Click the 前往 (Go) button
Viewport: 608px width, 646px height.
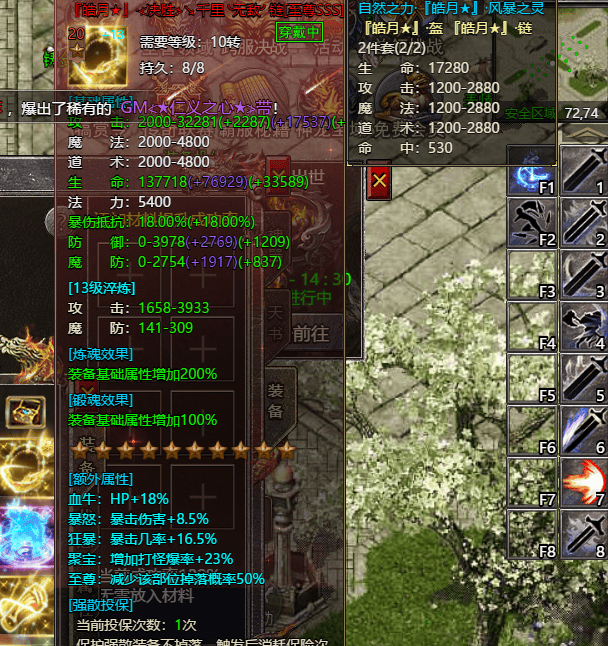point(310,333)
